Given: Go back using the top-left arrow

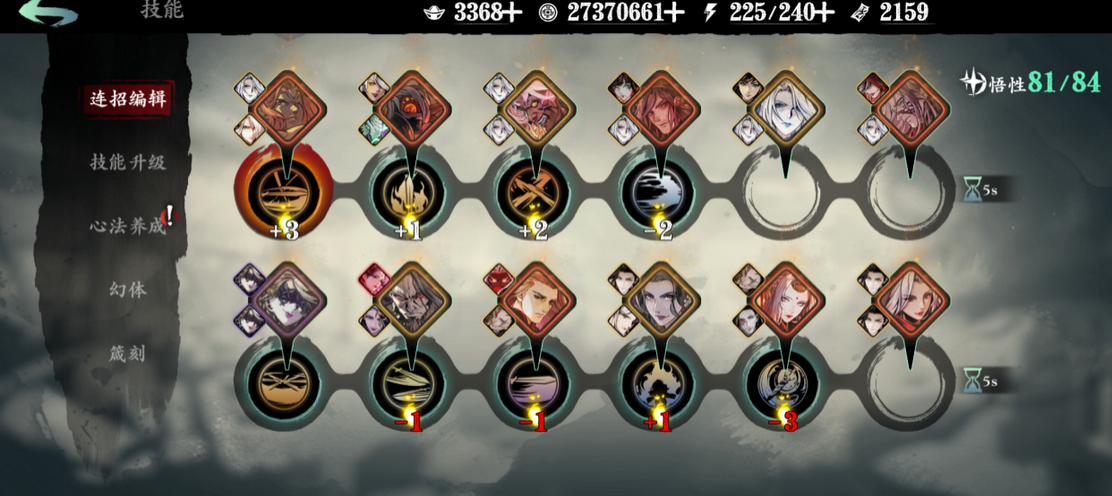Looking at the screenshot, I should [x=48, y=14].
